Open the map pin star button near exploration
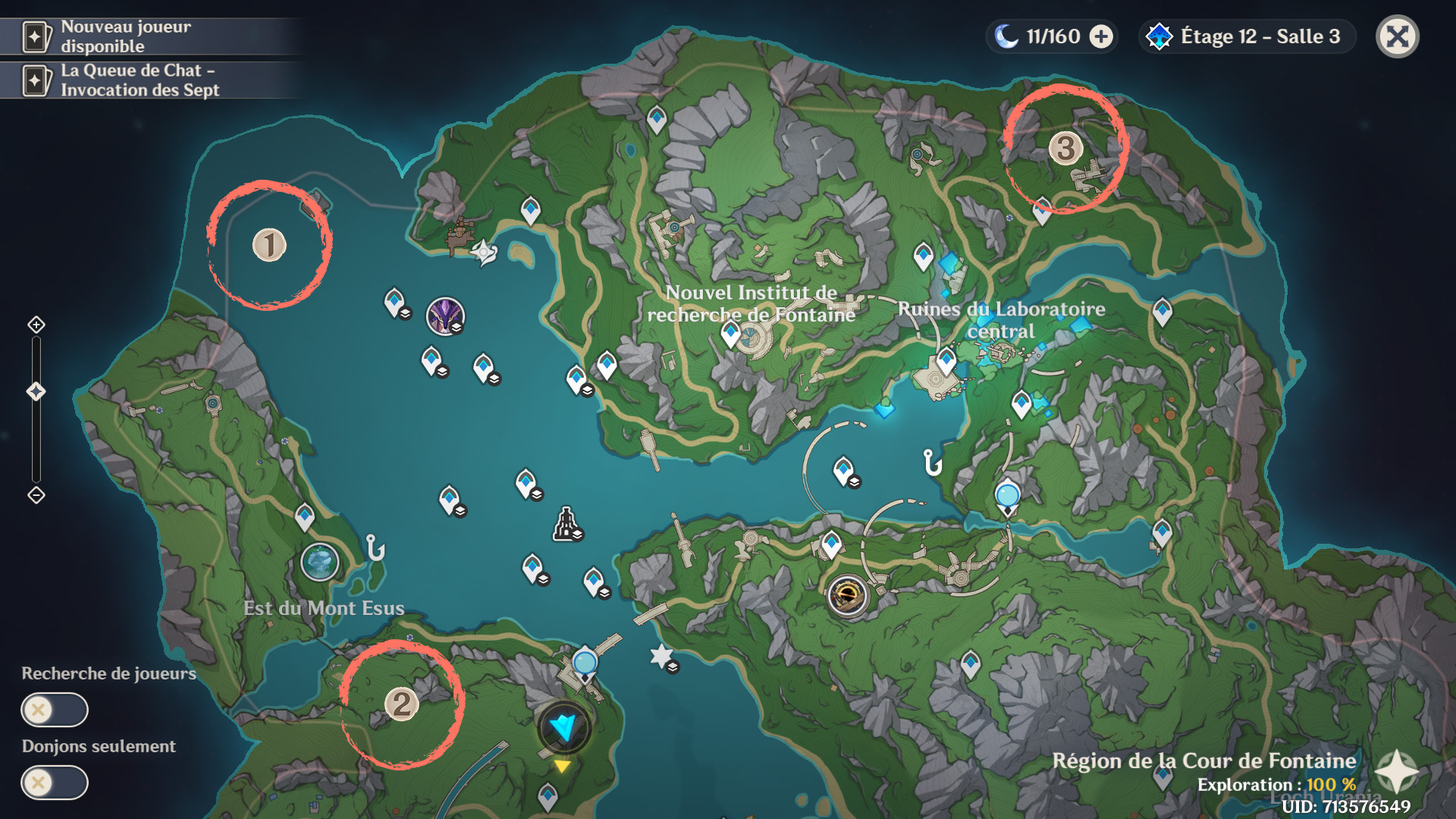 pos(1396,772)
